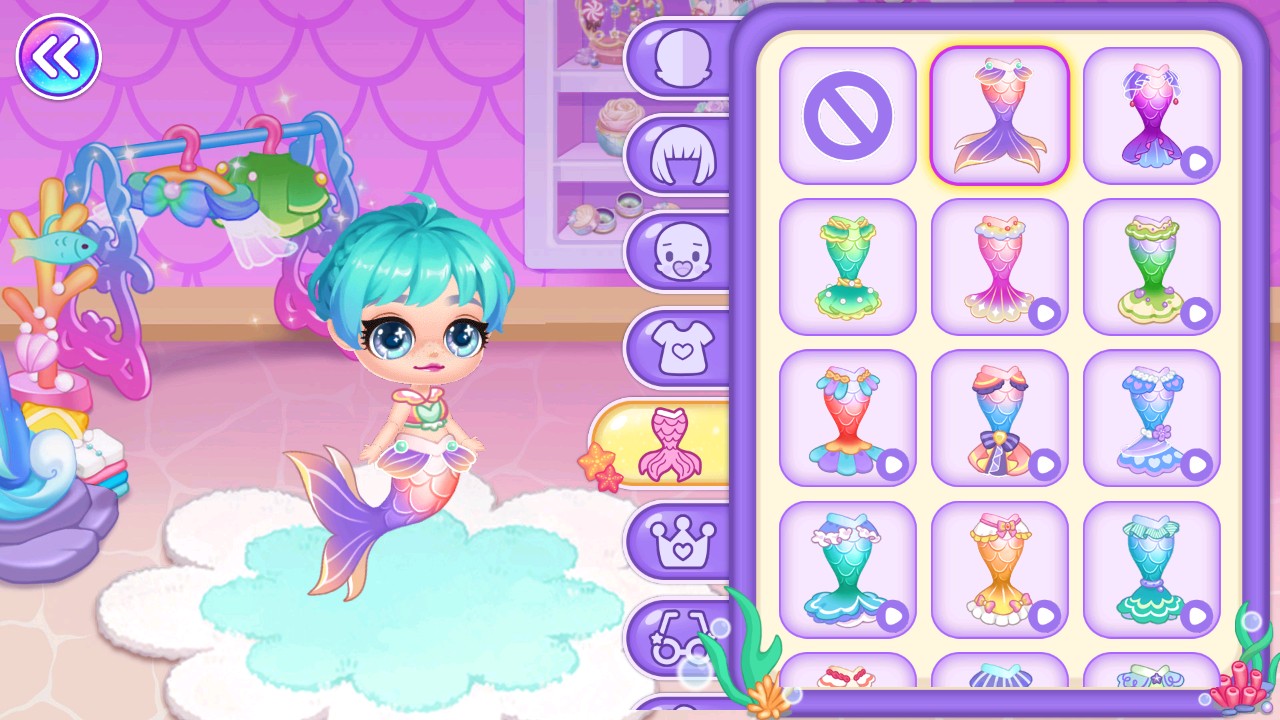The image size is (1280, 720).
Task: Switch to the skin tone tab
Action: coord(682,58)
